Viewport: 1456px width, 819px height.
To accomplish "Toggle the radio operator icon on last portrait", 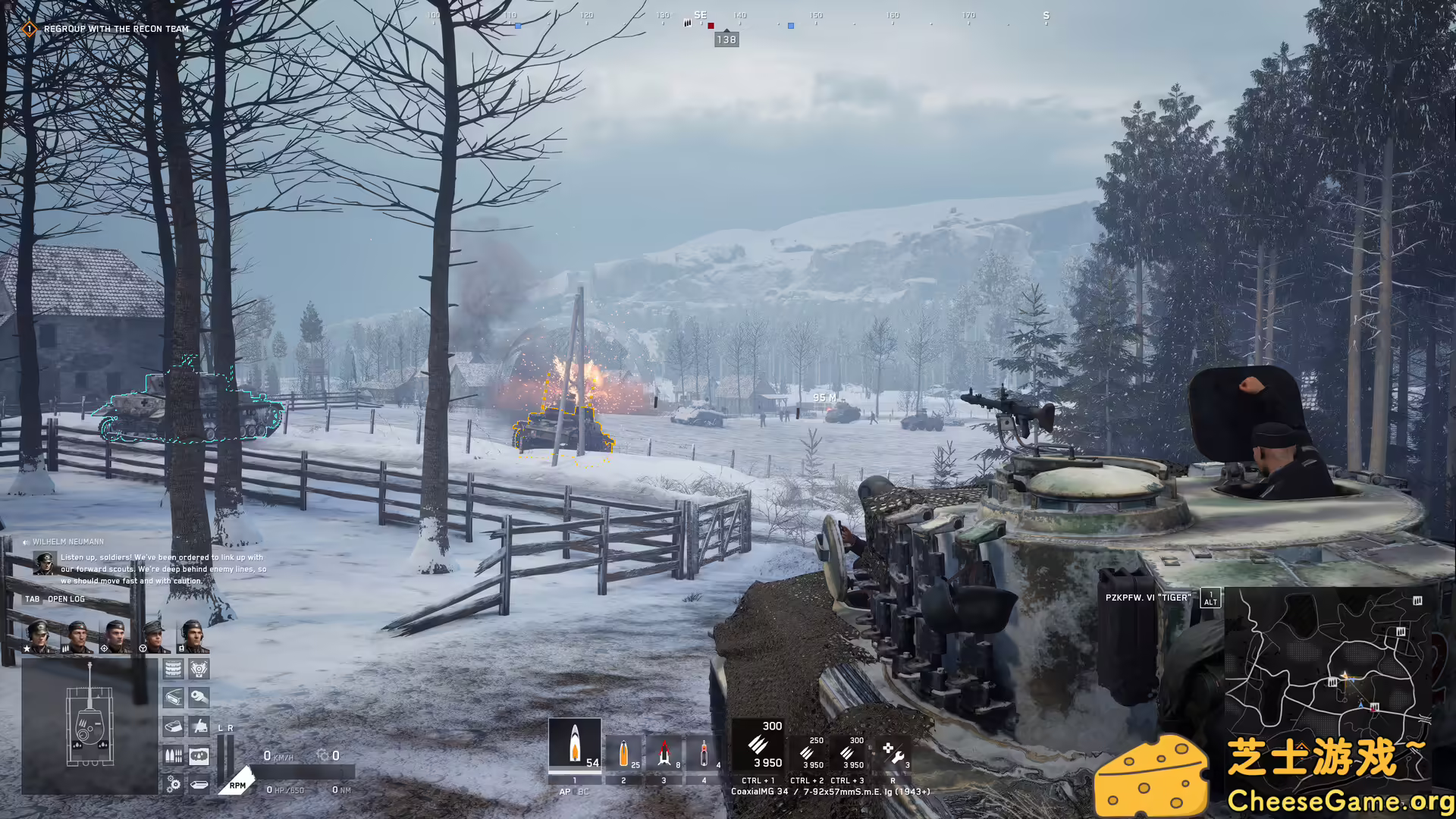I will (181, 648).
